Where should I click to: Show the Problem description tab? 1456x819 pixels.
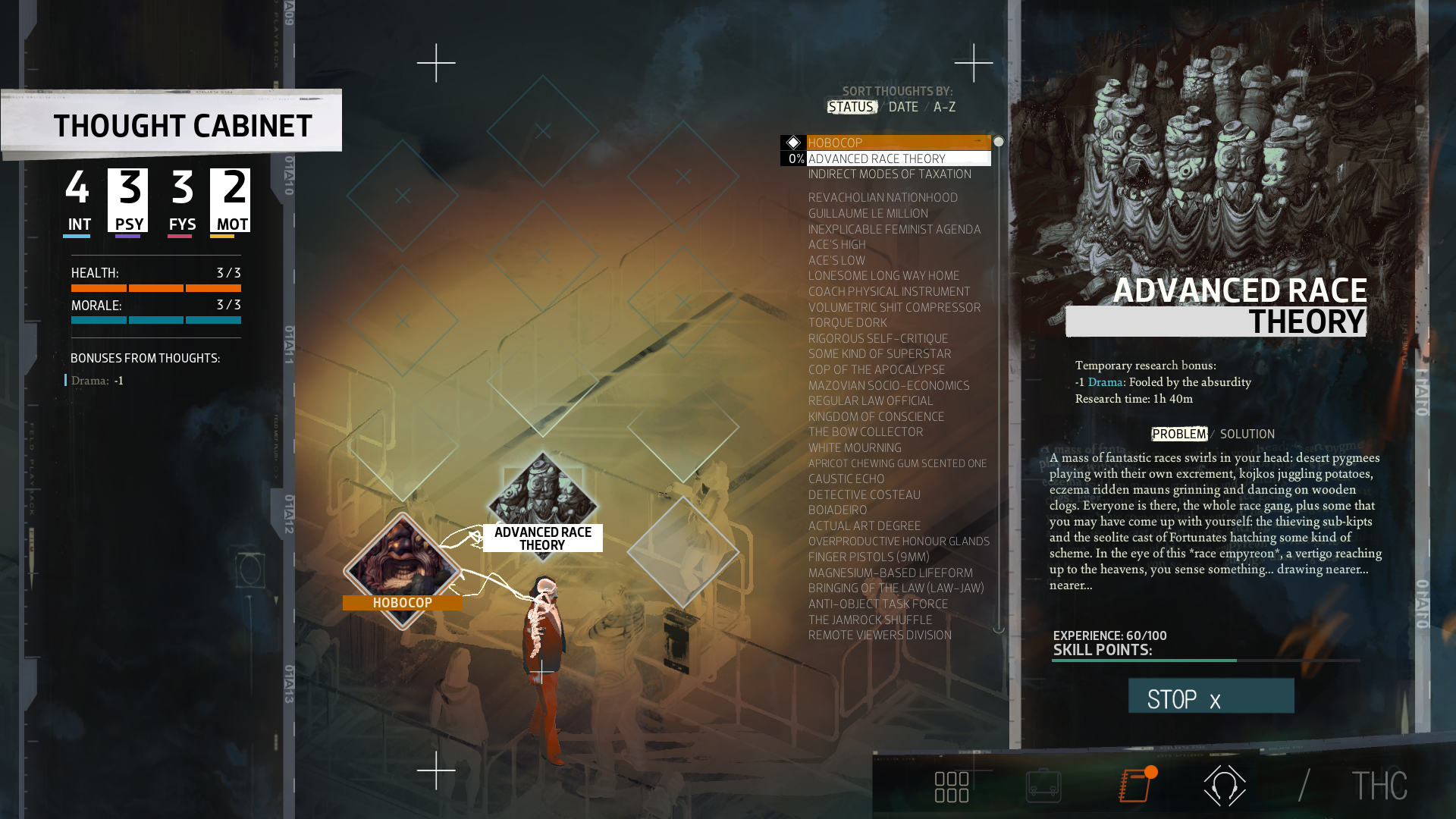click(1178, 435)
